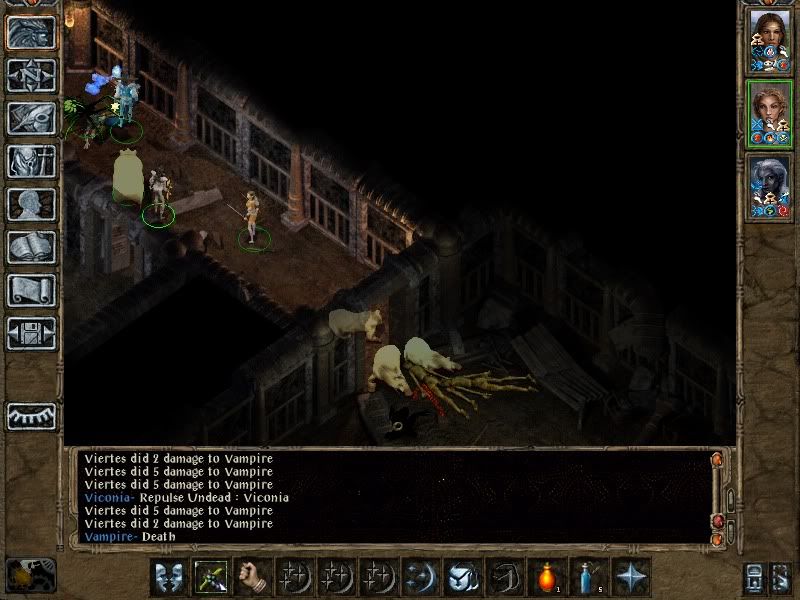Open the journal quill and scroll button
The height and width of the screenshot is (600, 800).
coord(31,118)
